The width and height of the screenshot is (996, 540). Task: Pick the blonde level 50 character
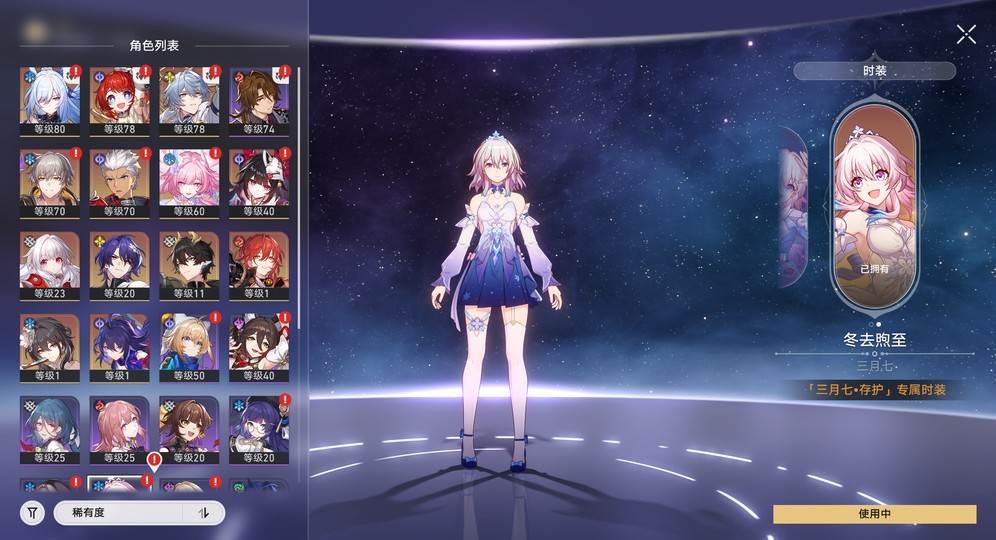click(189, 348)
